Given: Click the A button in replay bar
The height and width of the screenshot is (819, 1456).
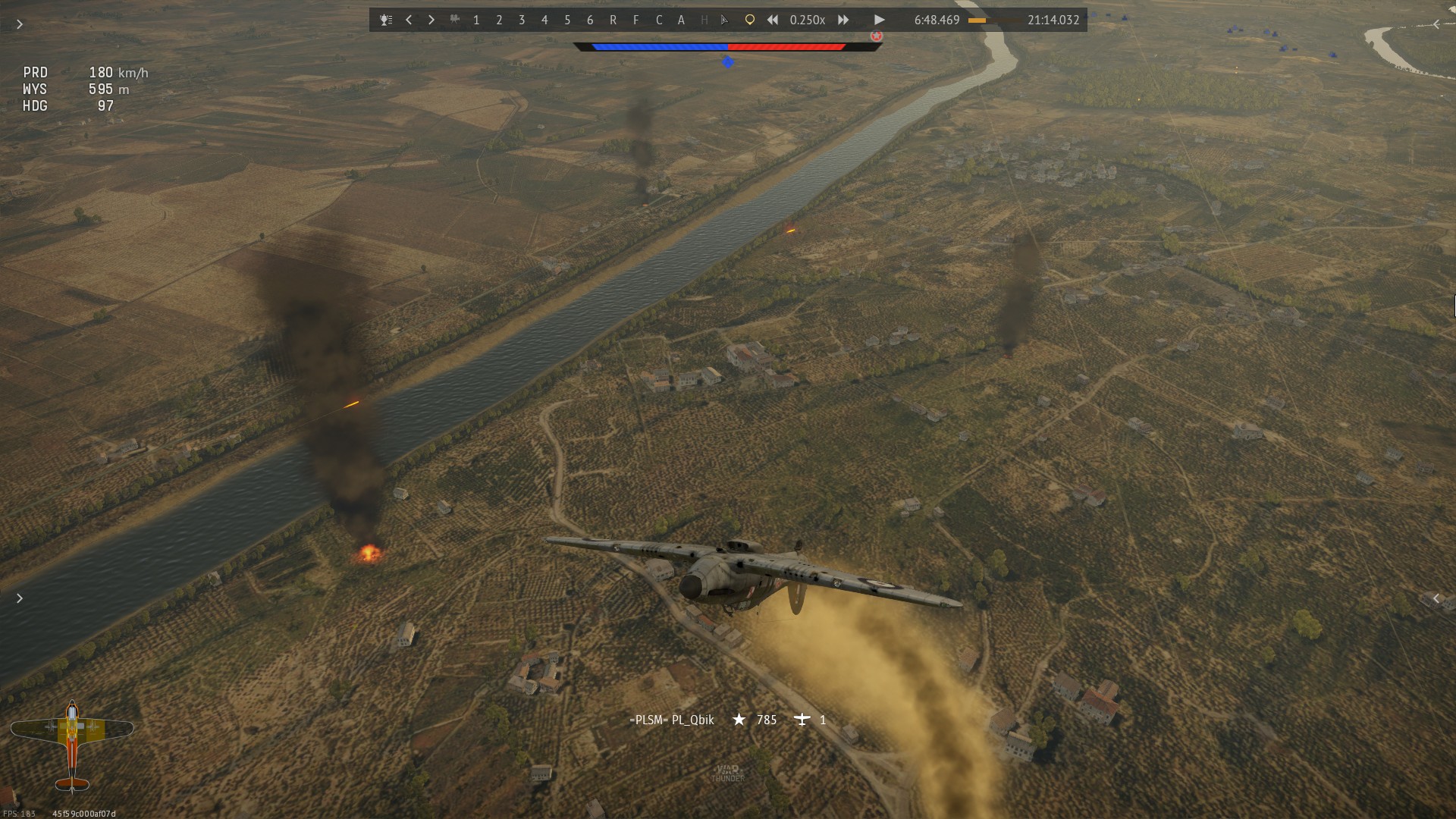Looking at the screenshot, I should click(681, 20).
